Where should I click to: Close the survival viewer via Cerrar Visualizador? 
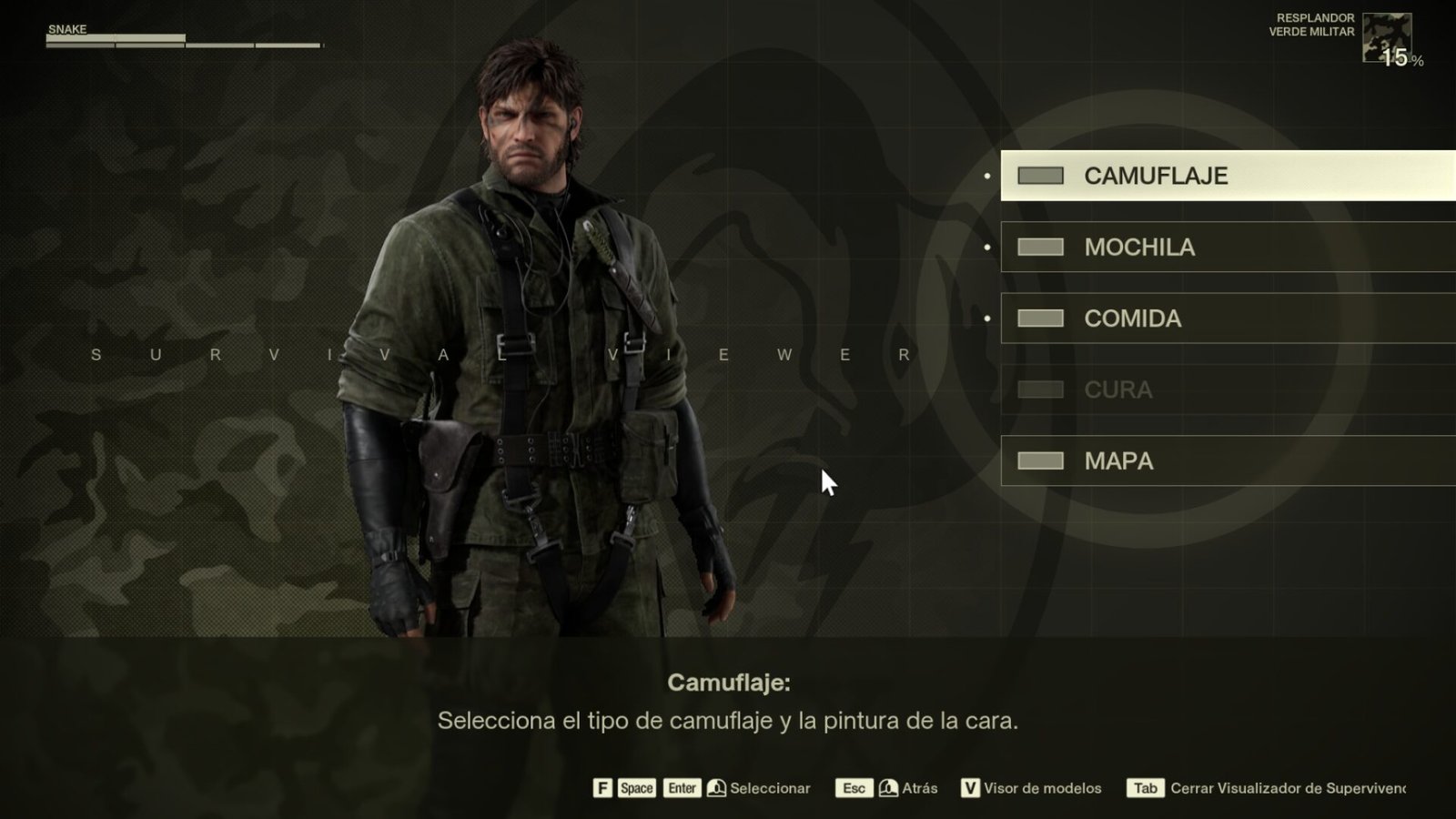[1287, 788]
